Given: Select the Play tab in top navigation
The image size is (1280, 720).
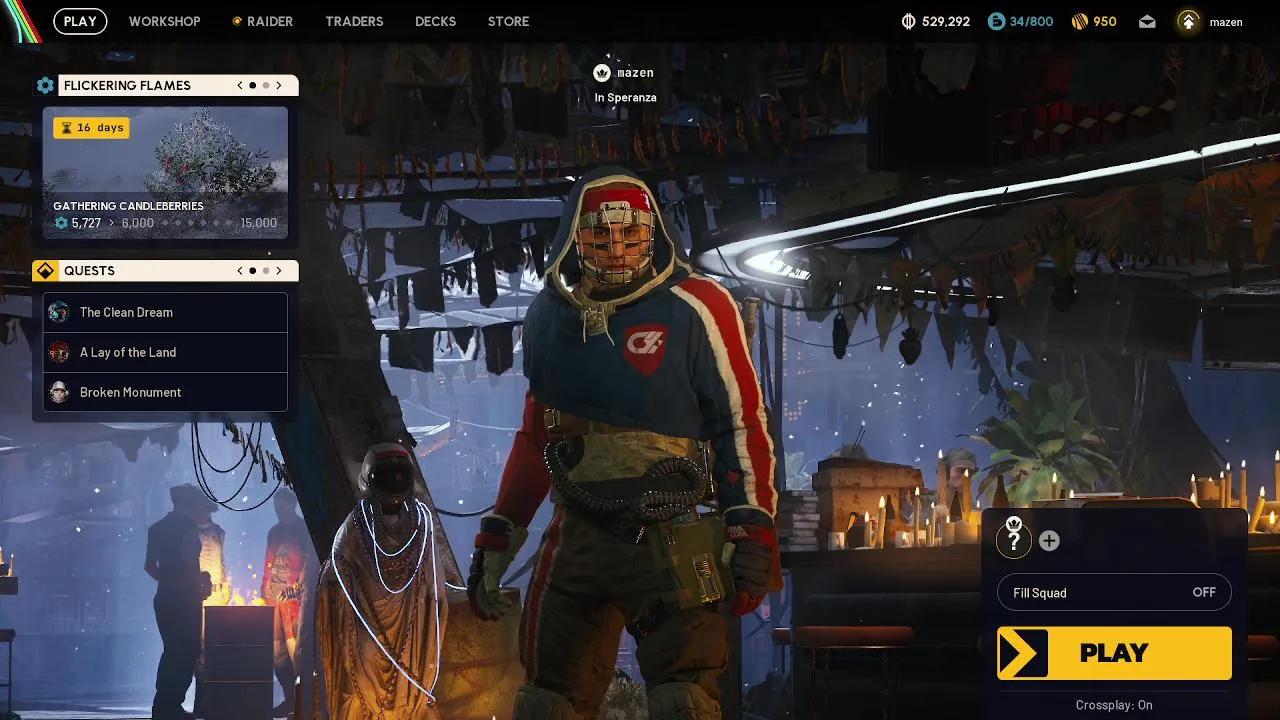Looking at the screenshot, I should (x=80, y=21).
